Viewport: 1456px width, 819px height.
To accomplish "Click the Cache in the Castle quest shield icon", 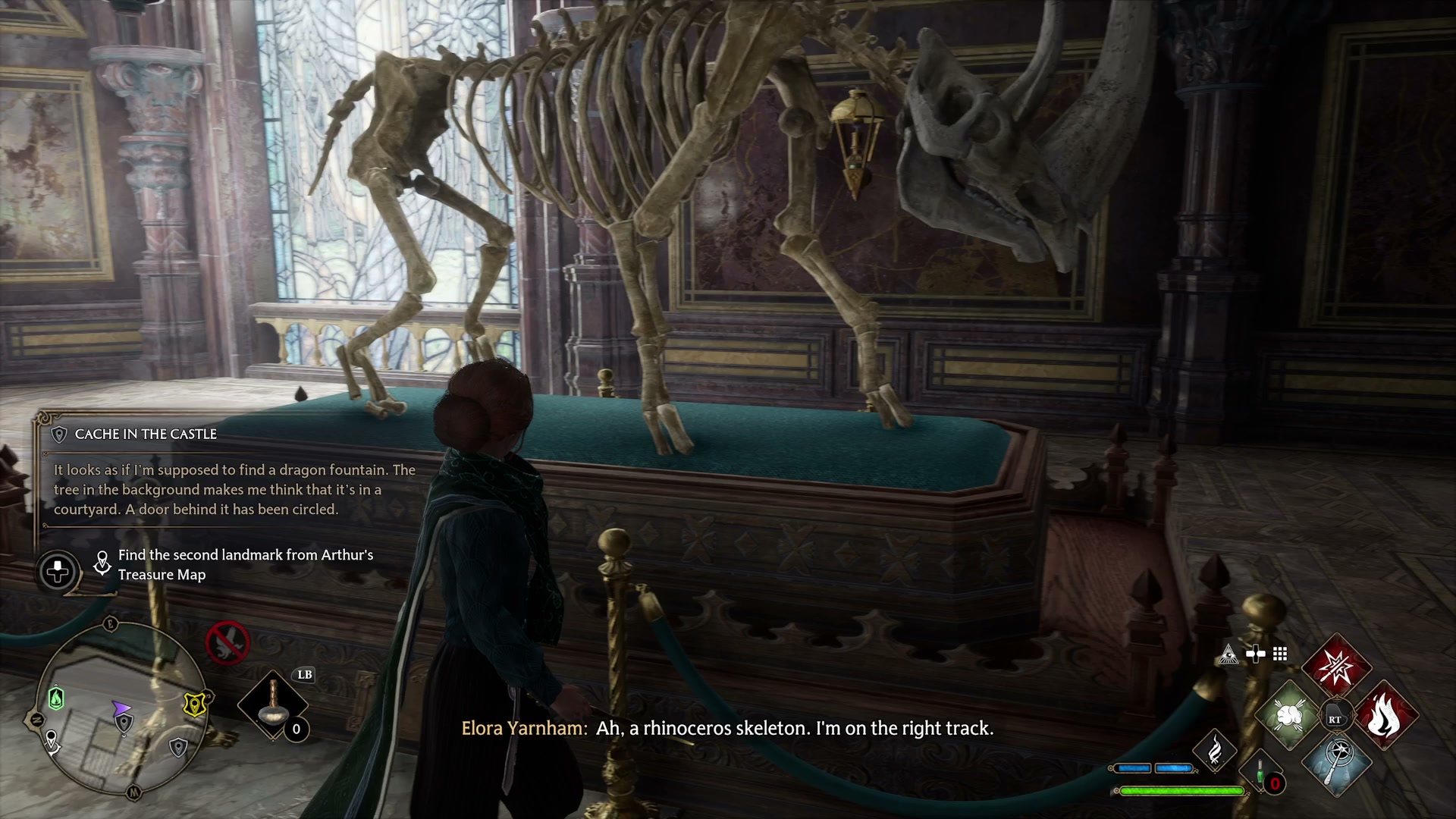I will coord(61,435).
